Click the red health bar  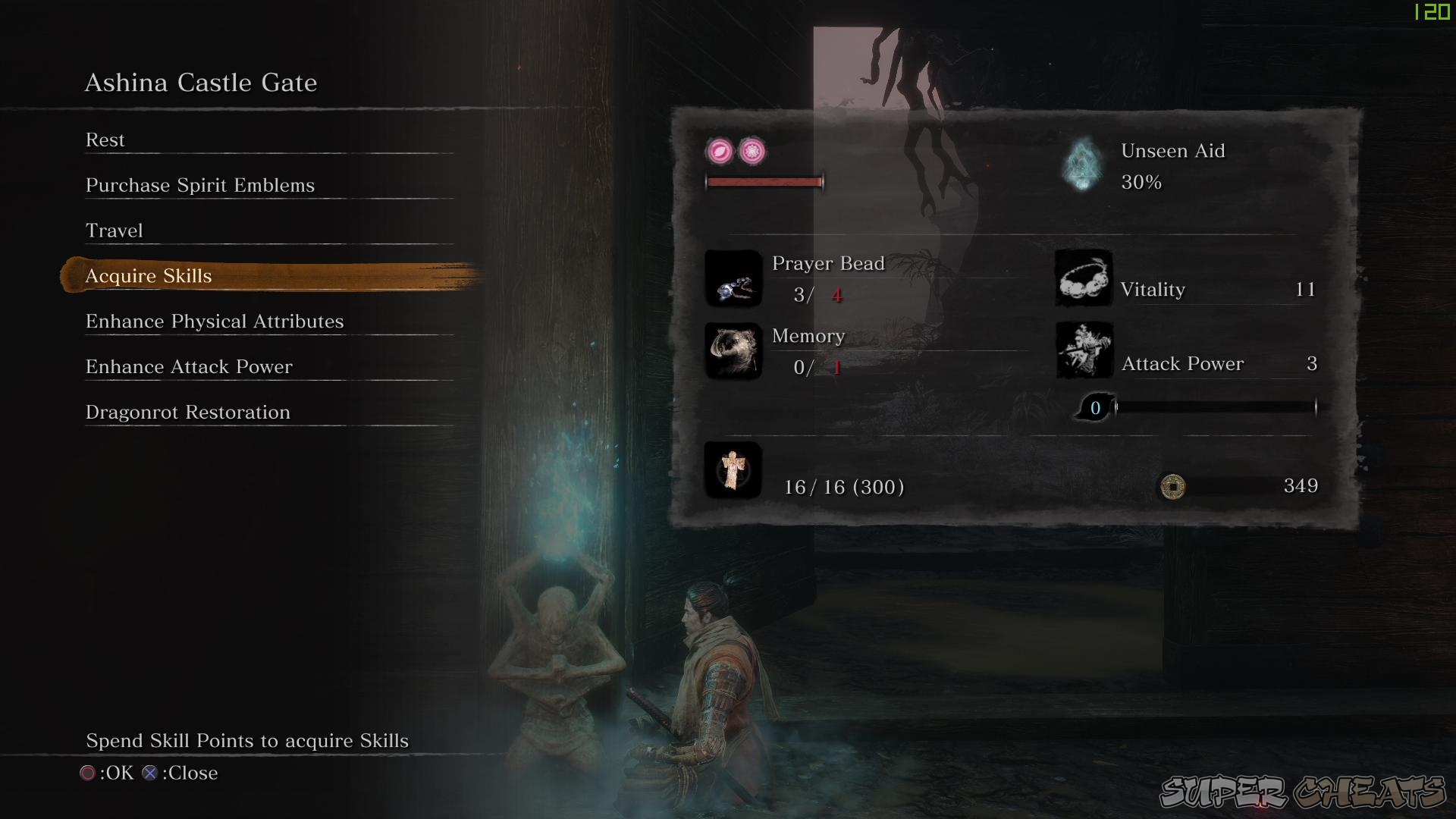(764, 181)
